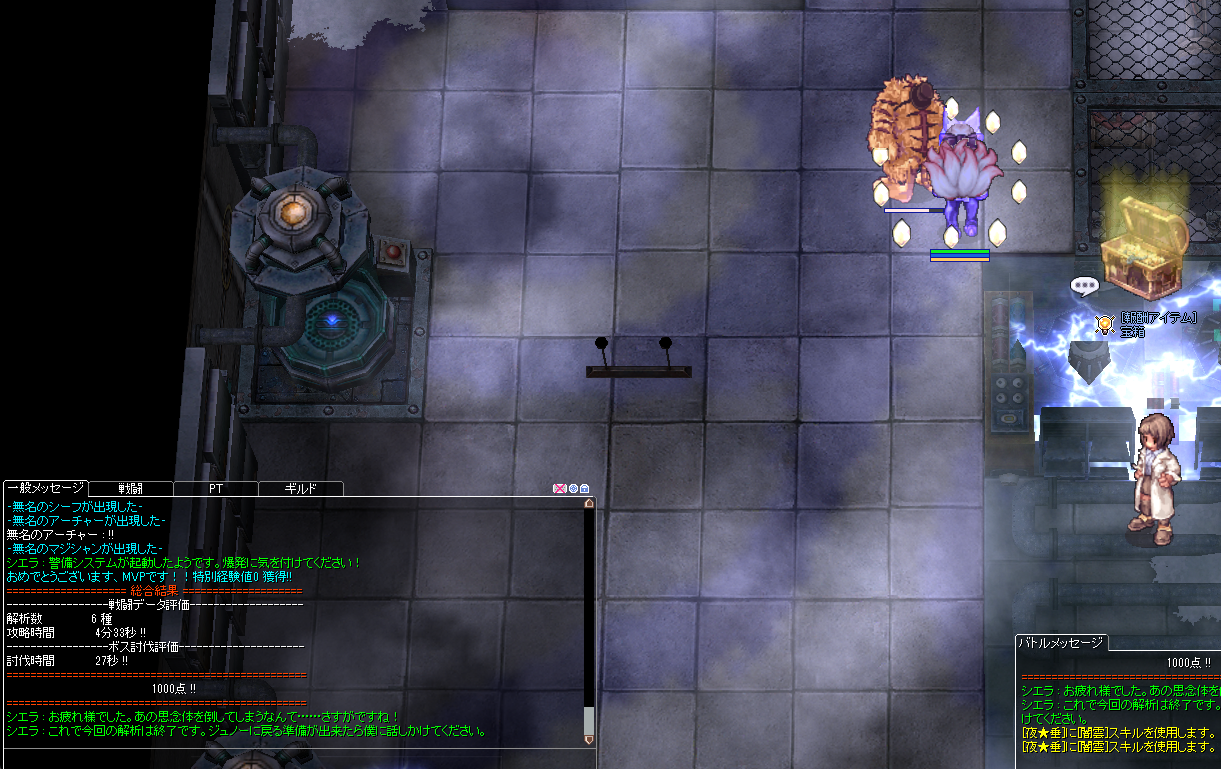This screenshot has height=769, width=1221.
Task: Switch to the 一般メッセージ chat tab
Action: click(45, 488)
